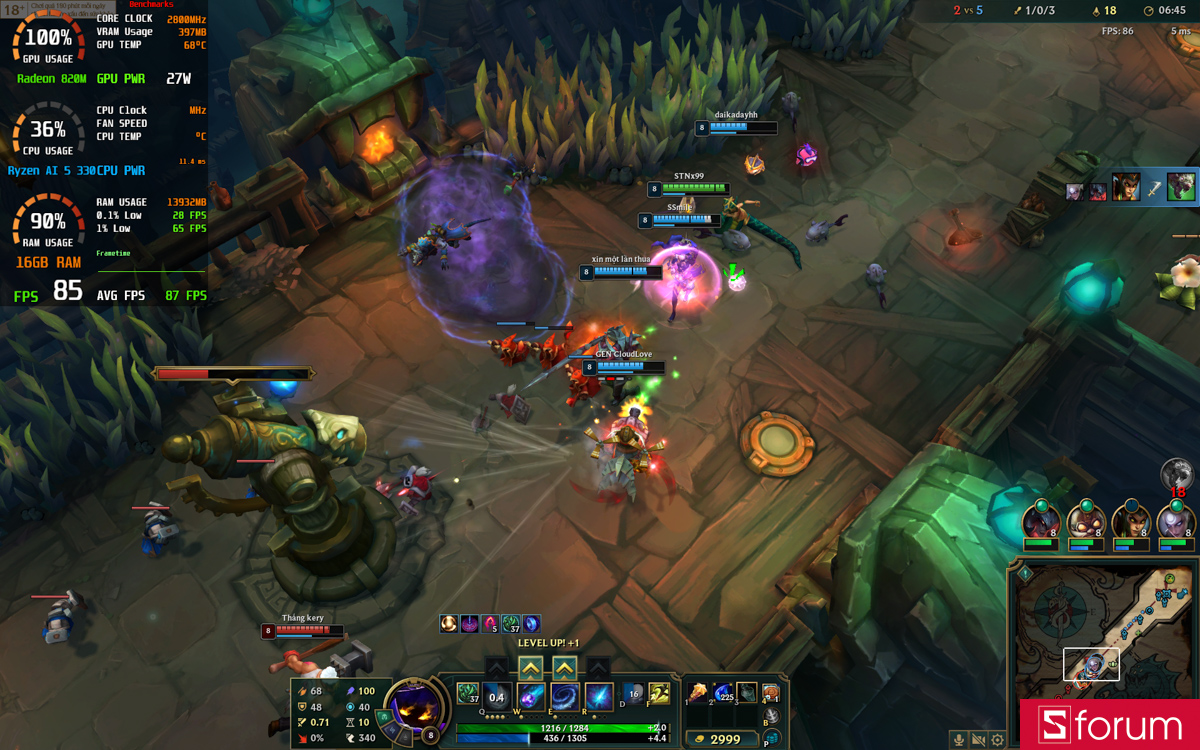Select the passive icon showing 37 stacks
1200x750 pixels.
coord(467,692)
